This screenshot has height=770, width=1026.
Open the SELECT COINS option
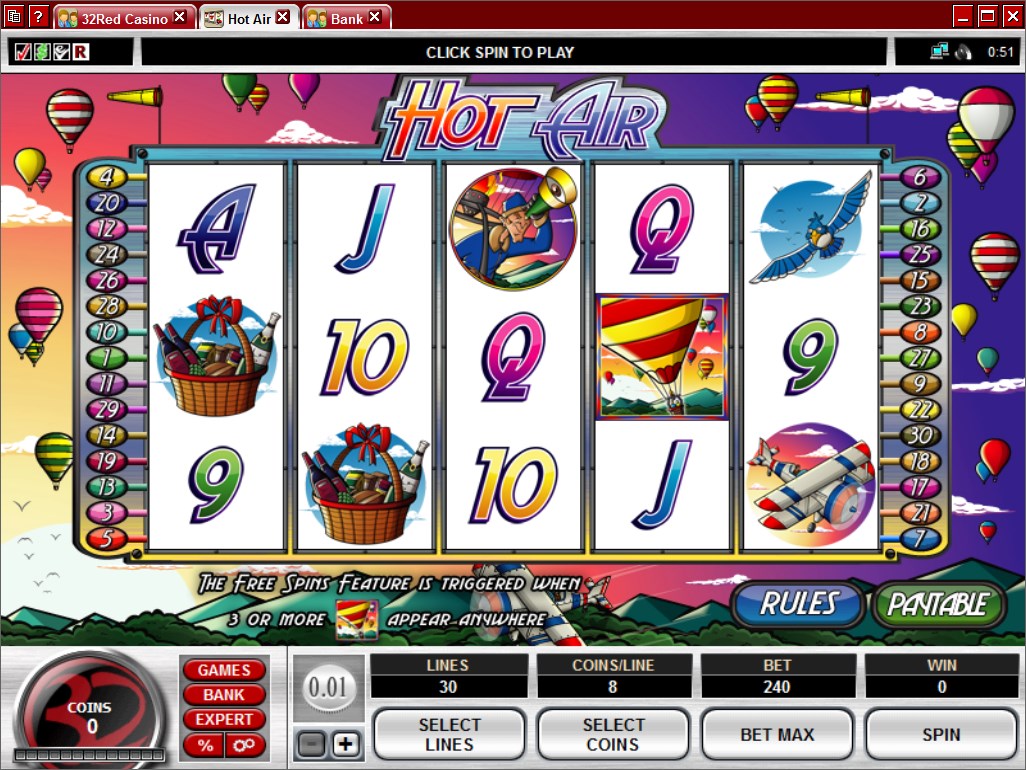point(613,735)
